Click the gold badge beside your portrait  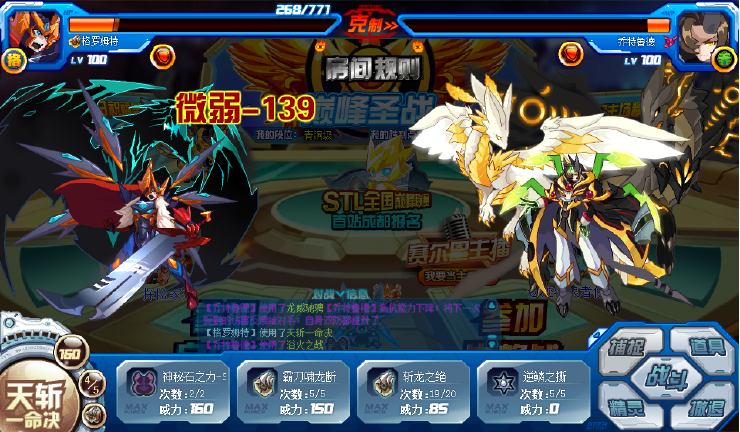(x=15, y=60)
